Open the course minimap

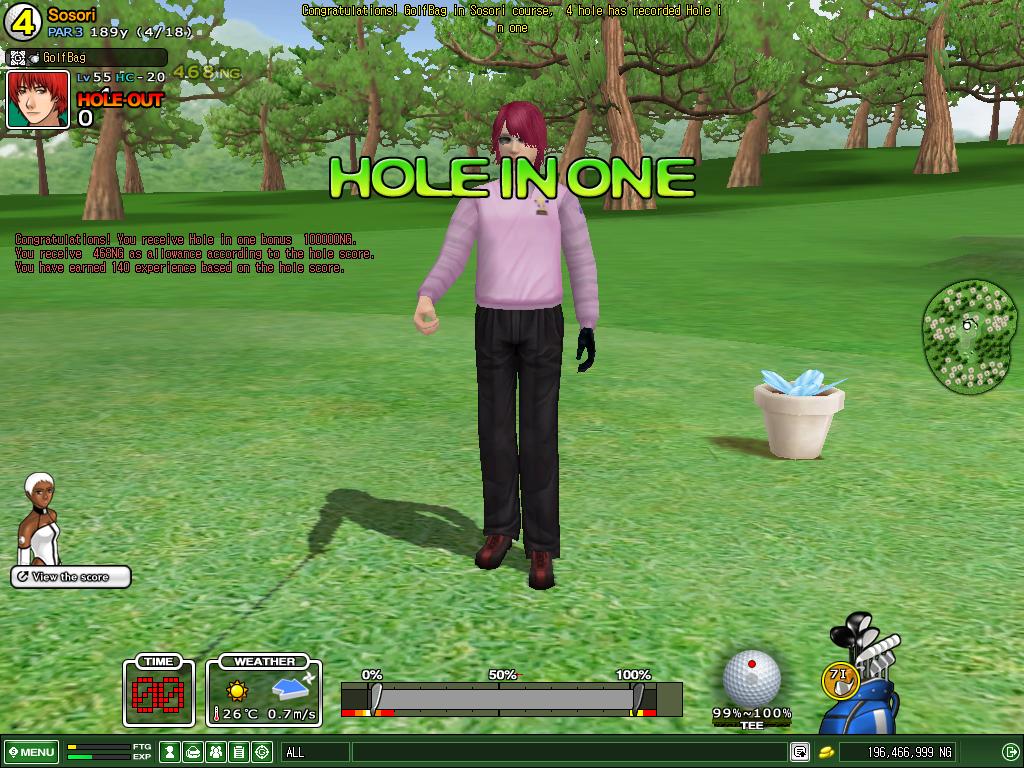968,336
